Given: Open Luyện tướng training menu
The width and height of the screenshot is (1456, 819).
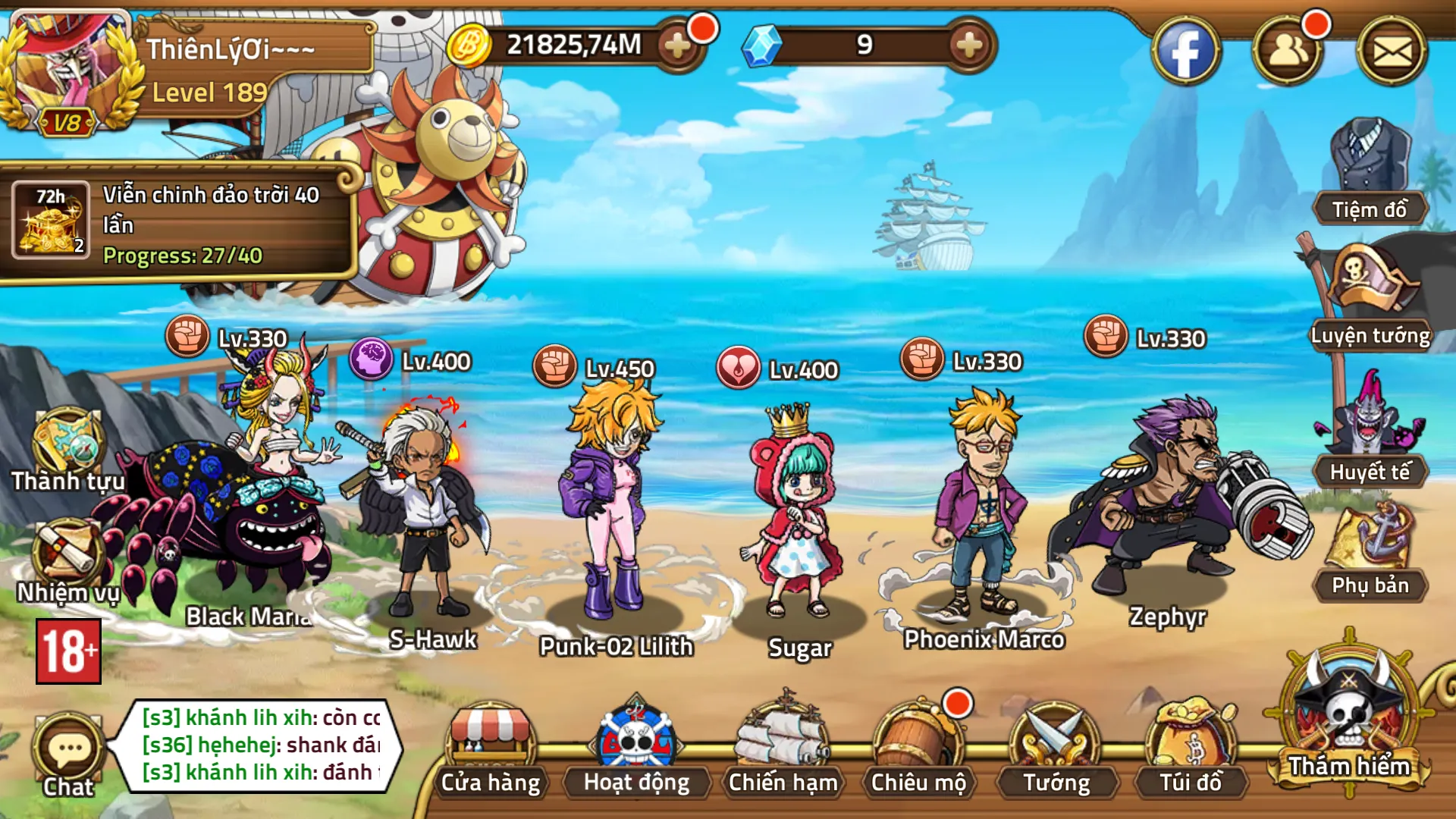Looking at the screenshot, I should pos(1370,296).
